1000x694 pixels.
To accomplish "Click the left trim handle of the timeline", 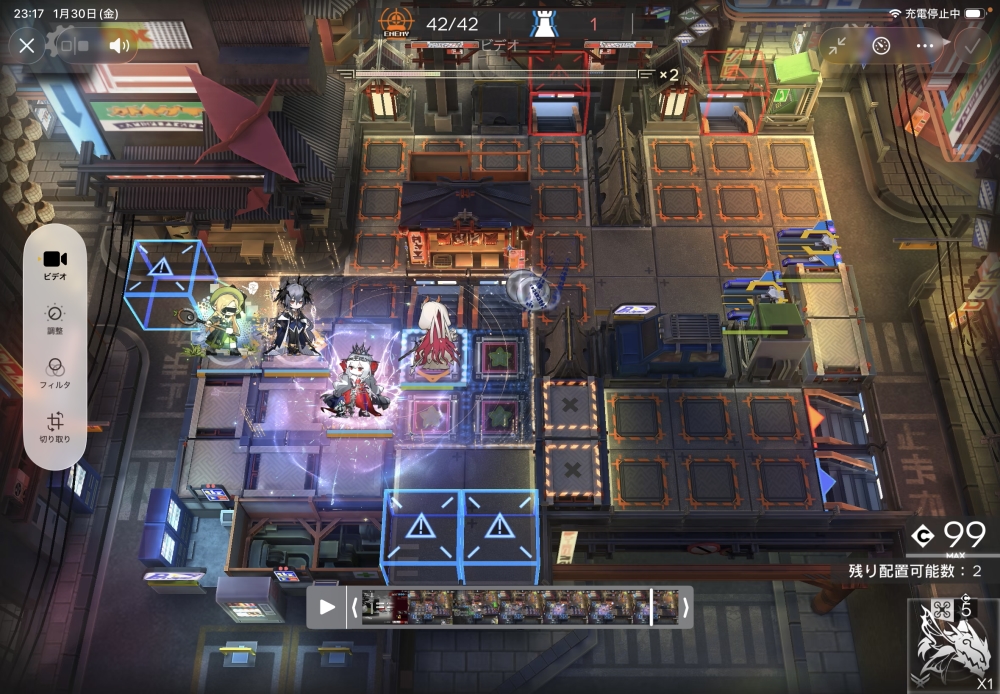I will click(x=353, y=606).
